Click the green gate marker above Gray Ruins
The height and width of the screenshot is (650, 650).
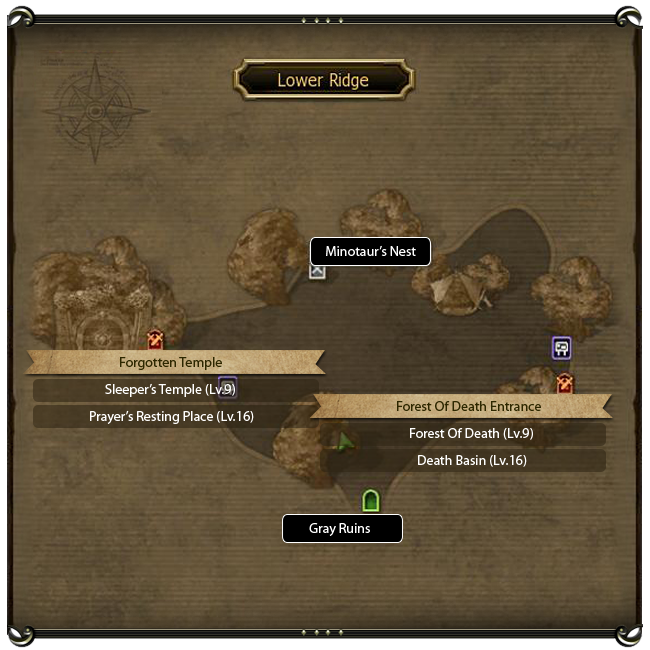point(371,500)
